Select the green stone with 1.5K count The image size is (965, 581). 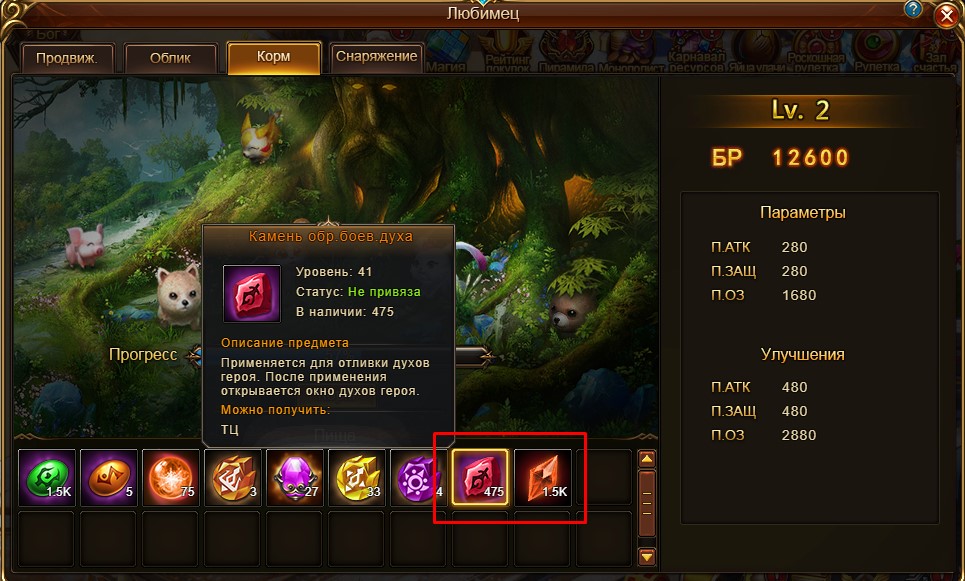click(x=46, y=477)
